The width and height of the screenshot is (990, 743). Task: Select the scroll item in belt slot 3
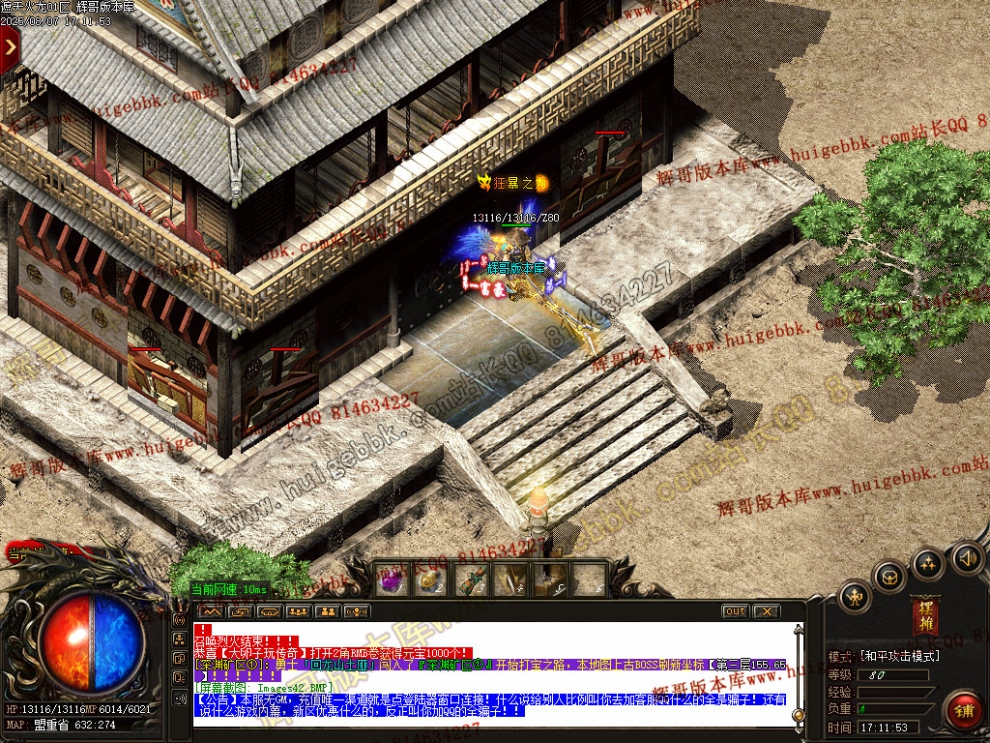pyautogui.click(x=470, y=580)
